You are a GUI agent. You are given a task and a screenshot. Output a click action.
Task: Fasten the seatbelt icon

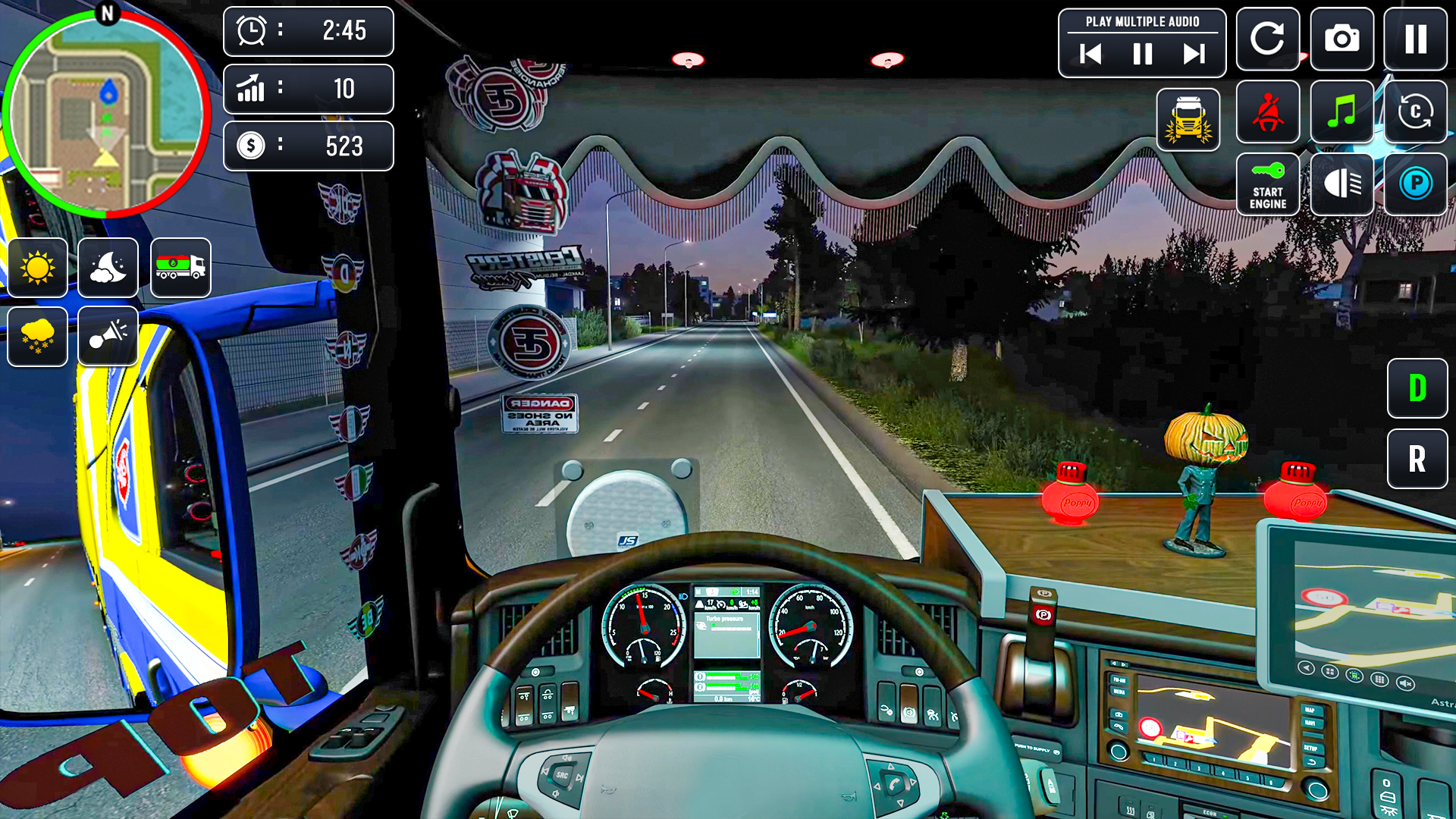(1266, 114)
